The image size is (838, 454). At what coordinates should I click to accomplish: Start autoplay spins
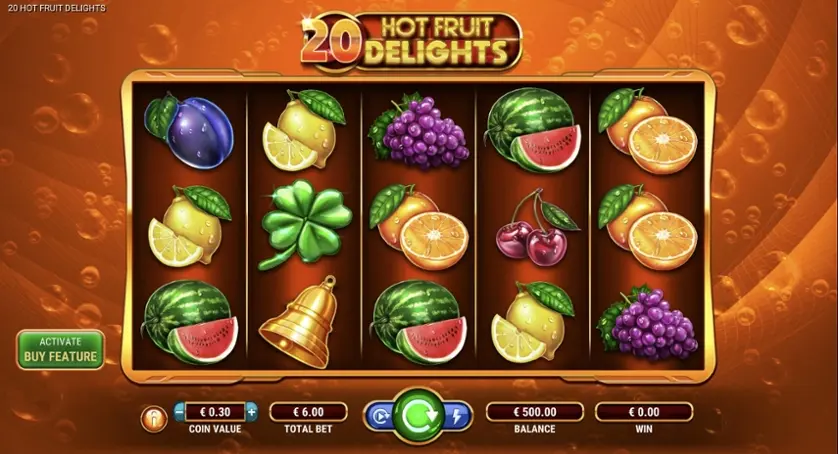[x=380, y=416]
